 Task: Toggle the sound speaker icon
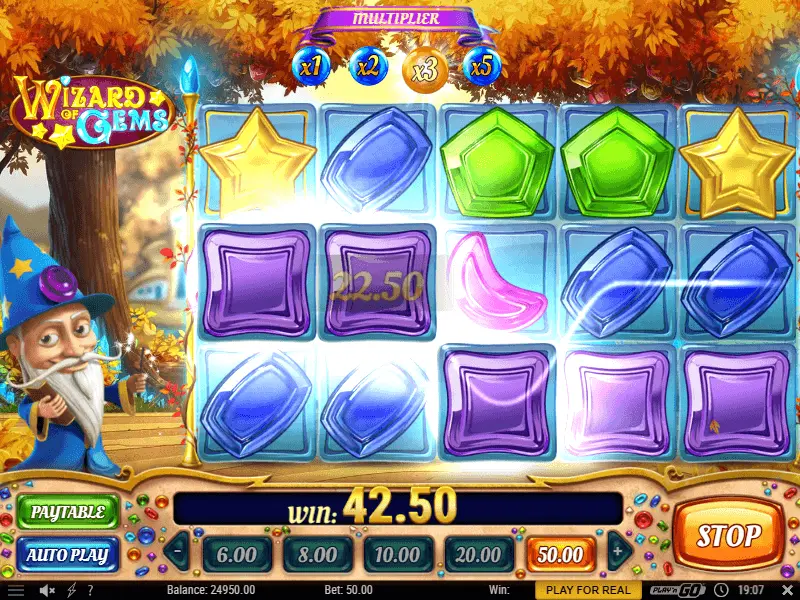(46, 590)
